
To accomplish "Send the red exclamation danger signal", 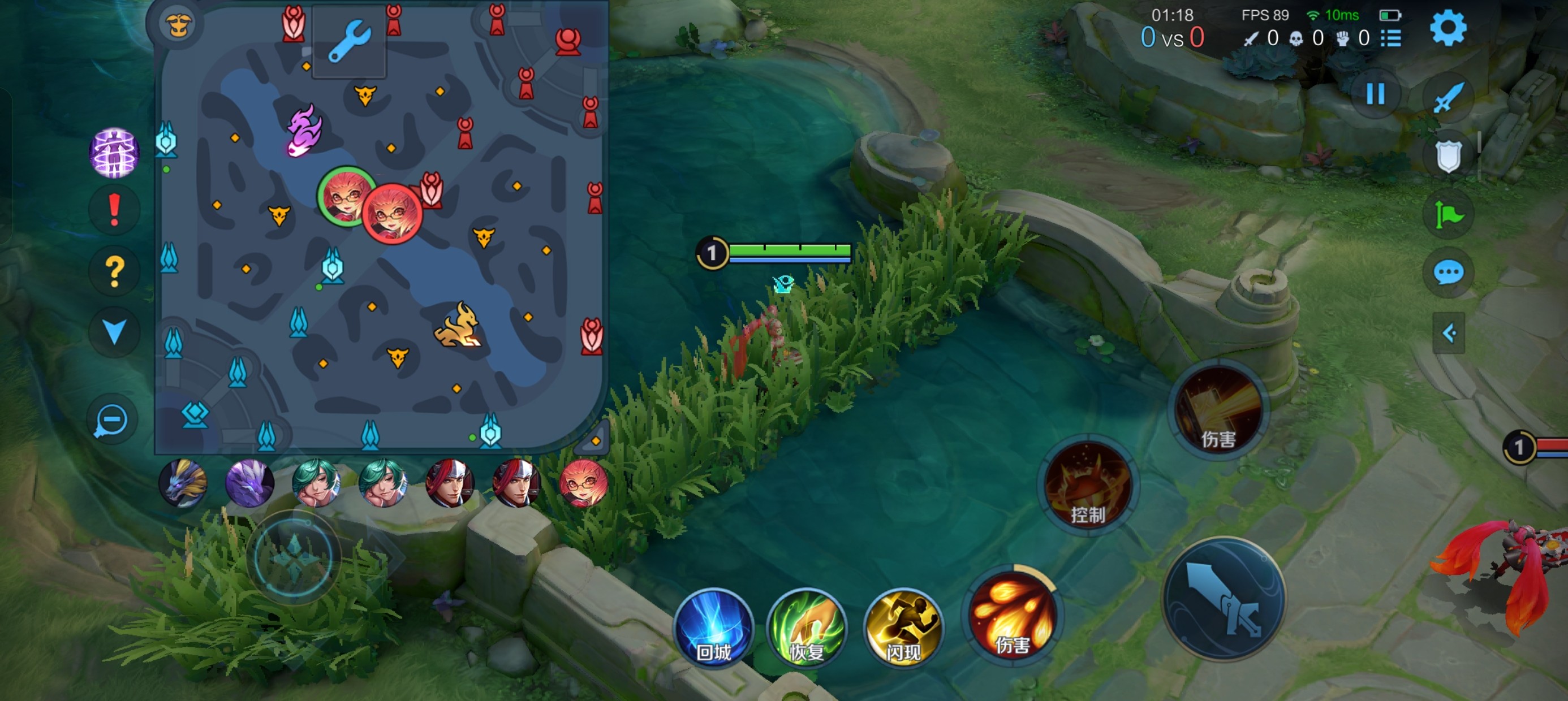I will [x=114, y=210].
